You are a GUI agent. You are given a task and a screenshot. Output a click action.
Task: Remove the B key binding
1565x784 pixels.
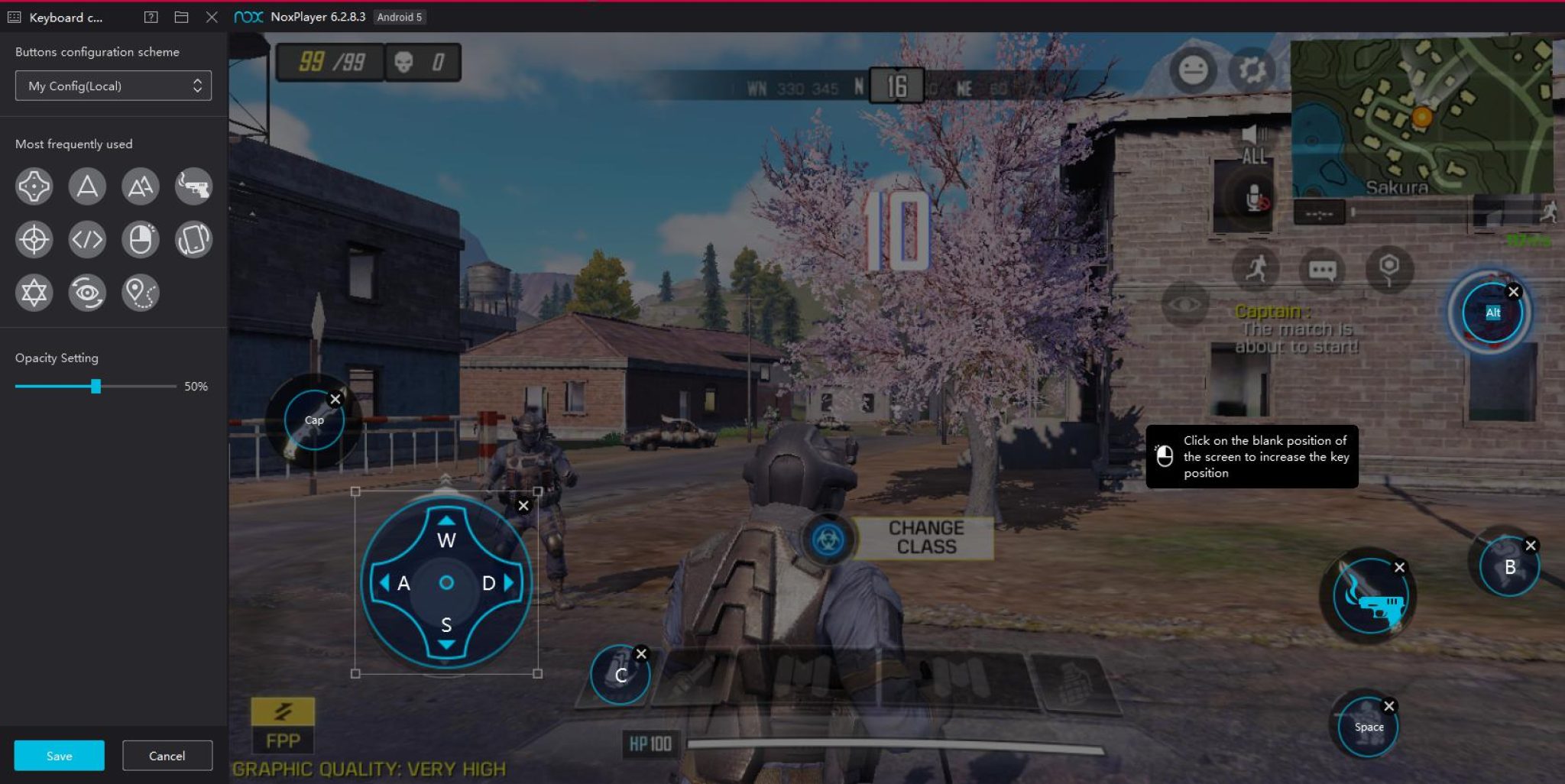(x=1530, y=546)
